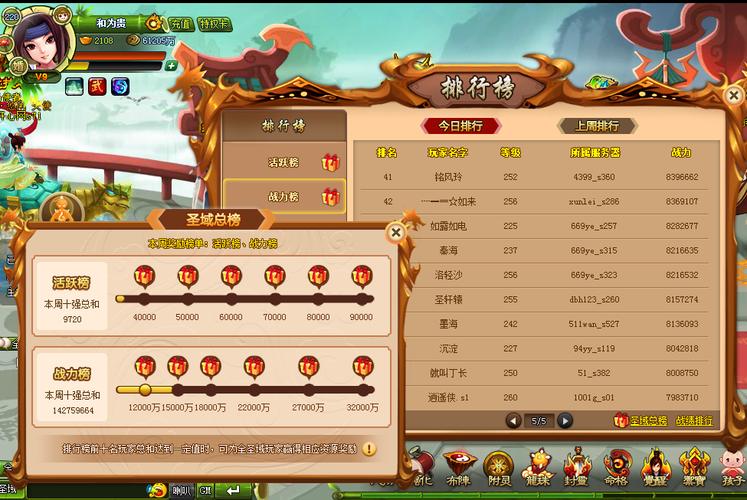Viewport: 747px width, 500px height.
Task: Open the 战绩排行 link
Action: (694, 421)
